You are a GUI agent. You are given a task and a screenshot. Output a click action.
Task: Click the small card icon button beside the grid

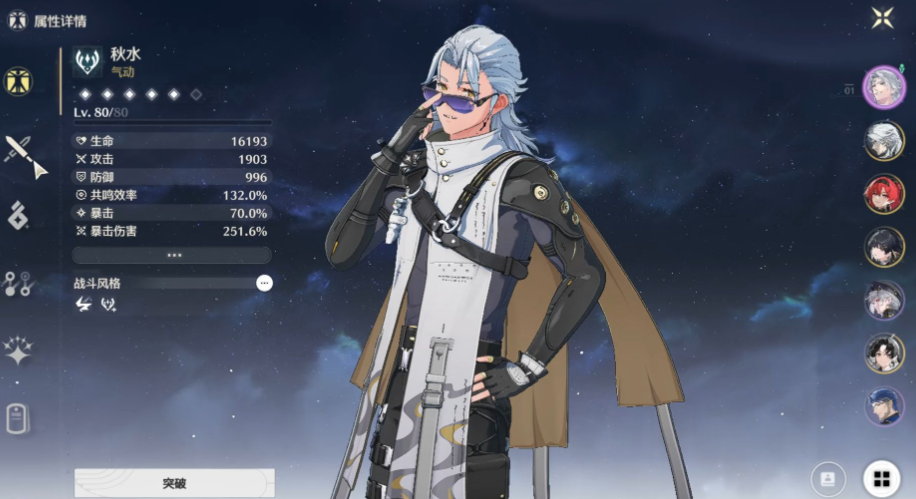tap(826, 479)
